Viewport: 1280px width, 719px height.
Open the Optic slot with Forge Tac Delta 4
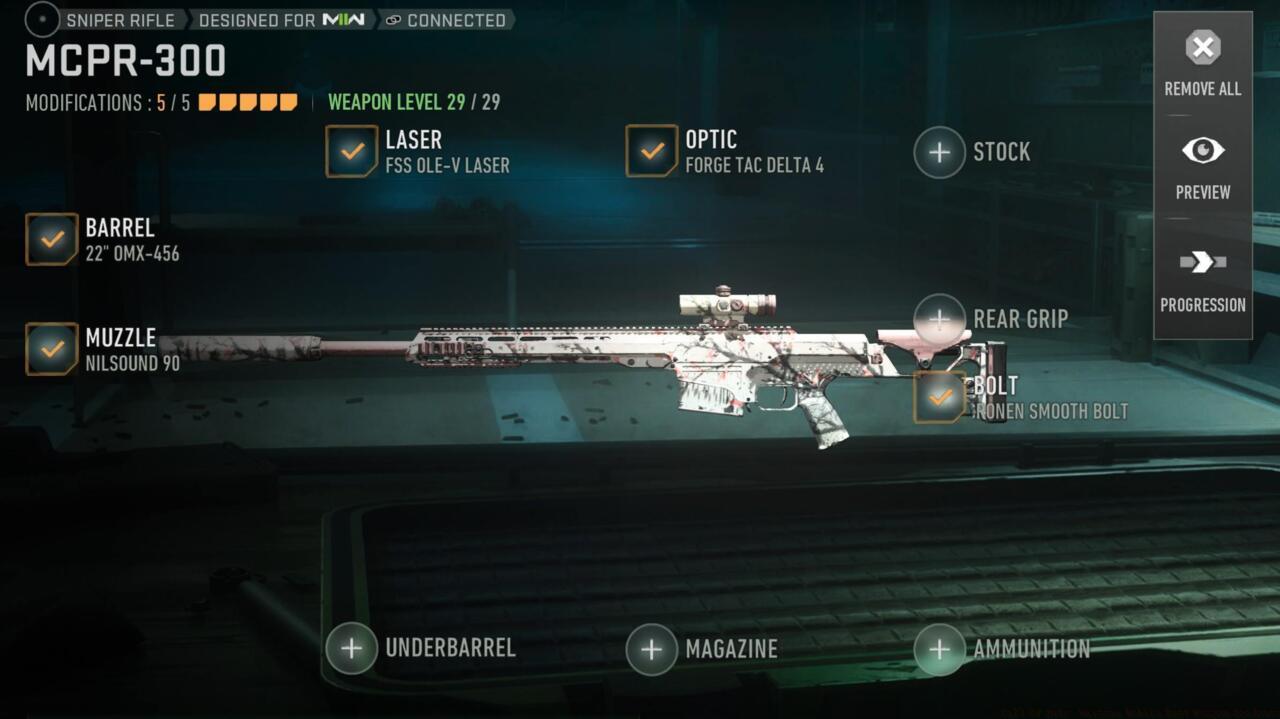pos(652,151)
